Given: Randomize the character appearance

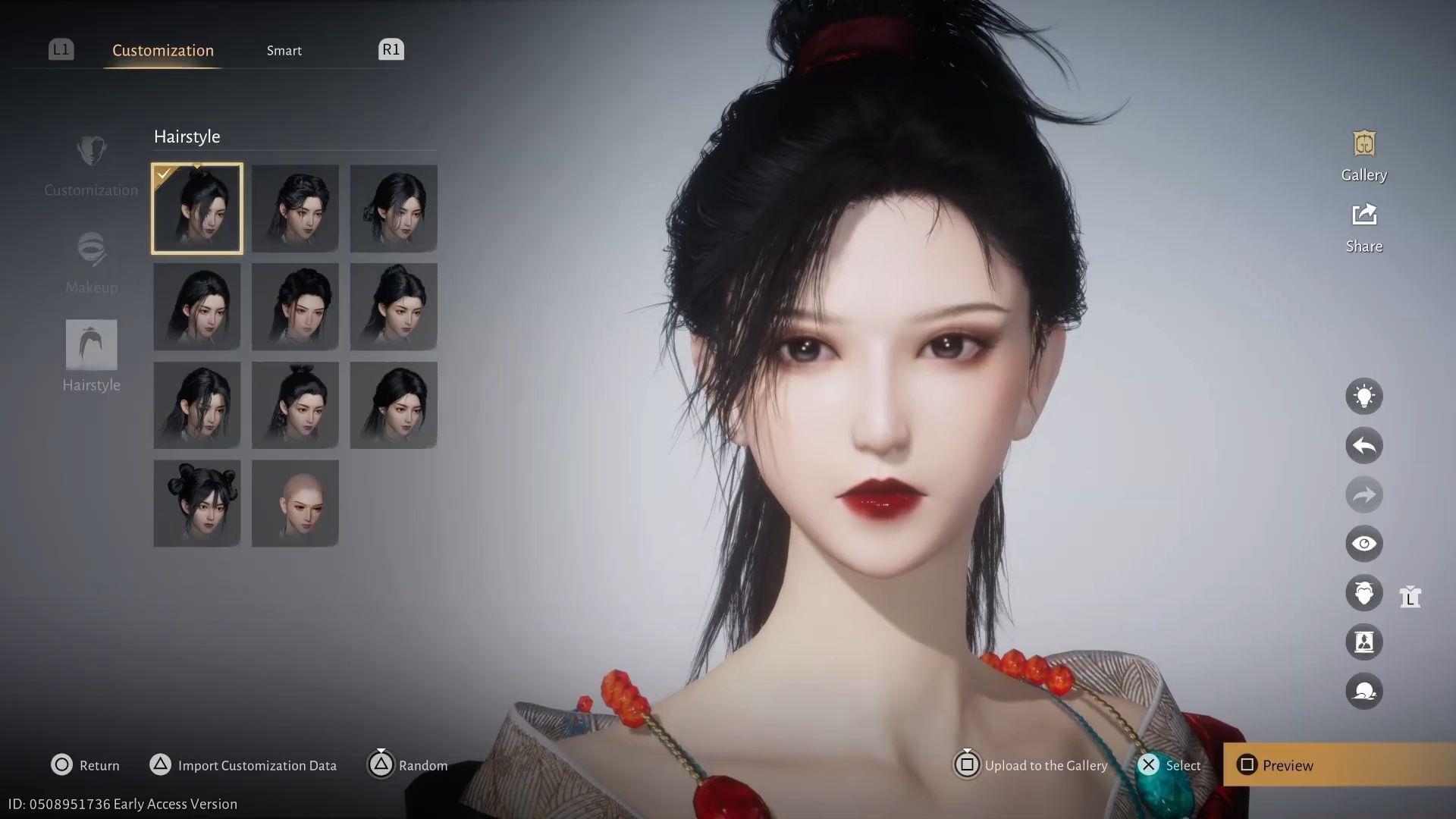Looking at the screenshot, I should (407, 765).
